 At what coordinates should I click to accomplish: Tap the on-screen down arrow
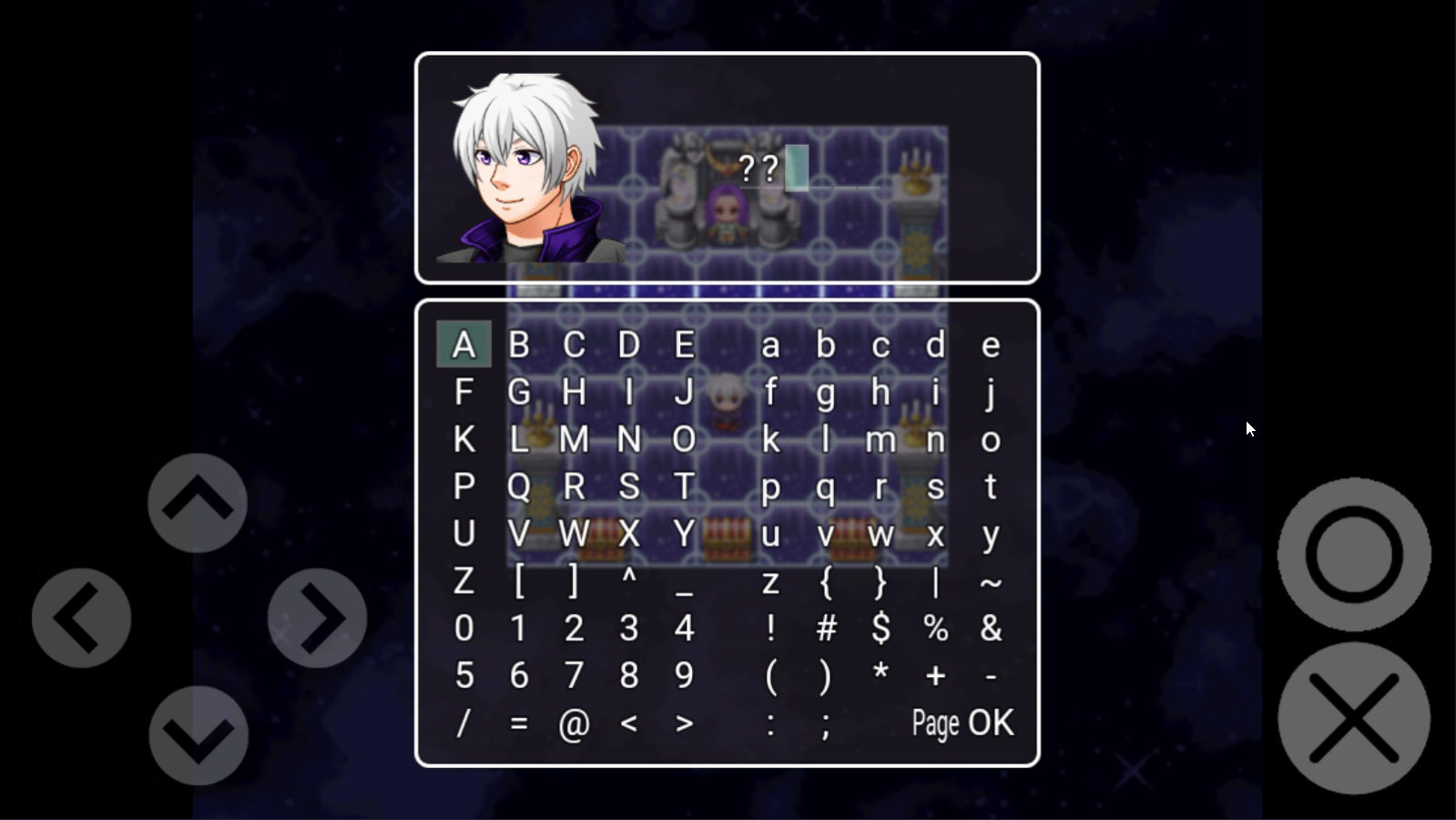pos(199,735)
